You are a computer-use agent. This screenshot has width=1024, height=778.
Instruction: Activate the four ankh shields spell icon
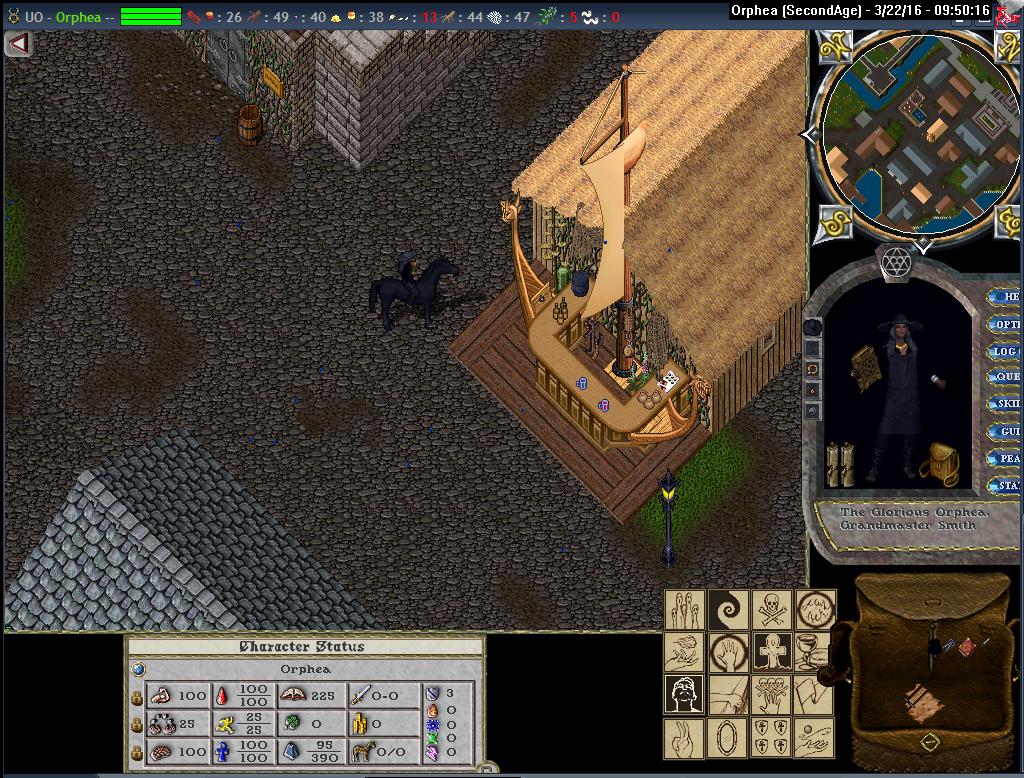click(x=771, y=738)
